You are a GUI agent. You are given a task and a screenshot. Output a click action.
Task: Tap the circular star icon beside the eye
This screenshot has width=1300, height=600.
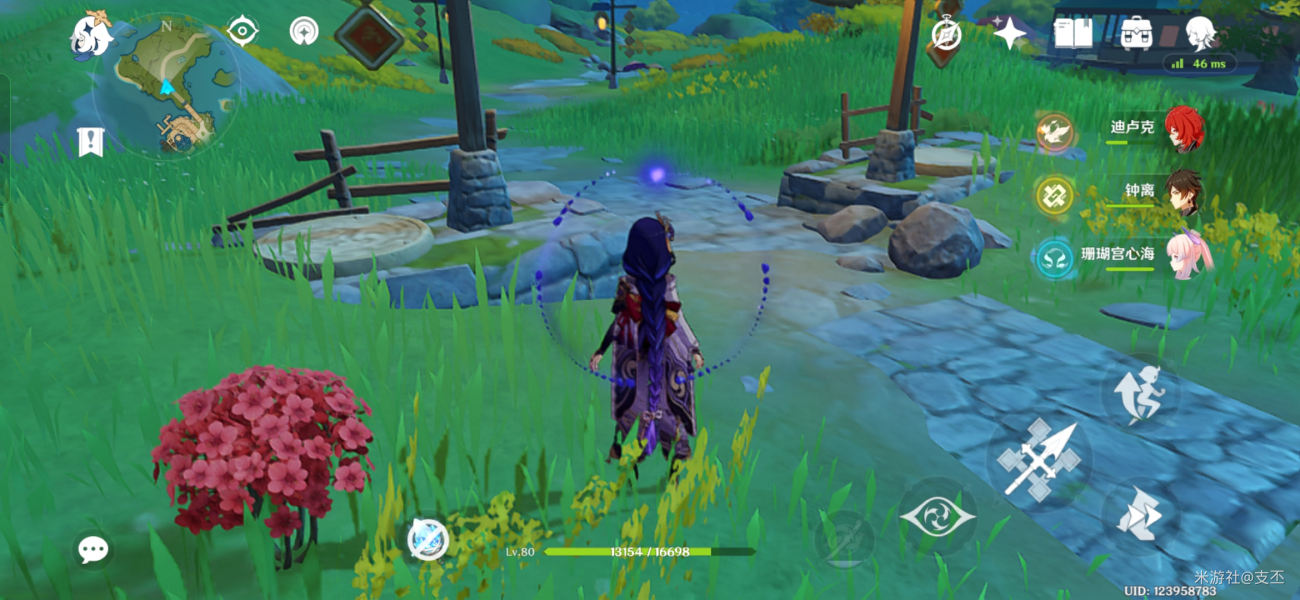coord(303,31)
